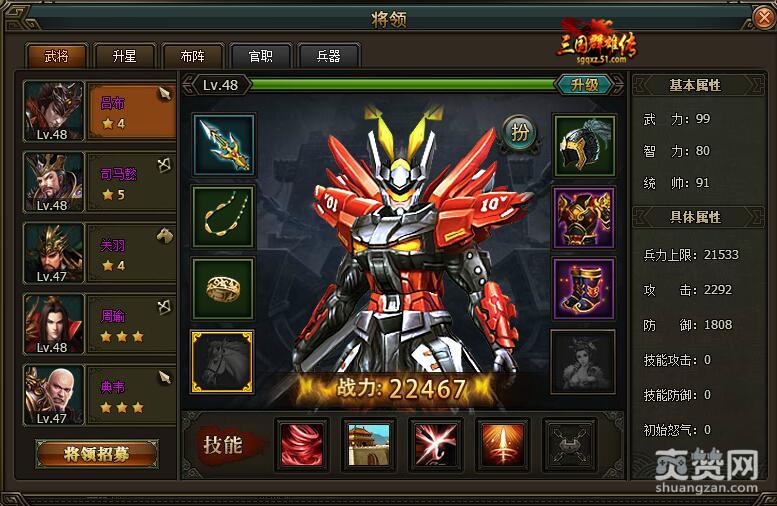Show the 兵器 weapons tab
777x506 pixels.
click(329, 57)
